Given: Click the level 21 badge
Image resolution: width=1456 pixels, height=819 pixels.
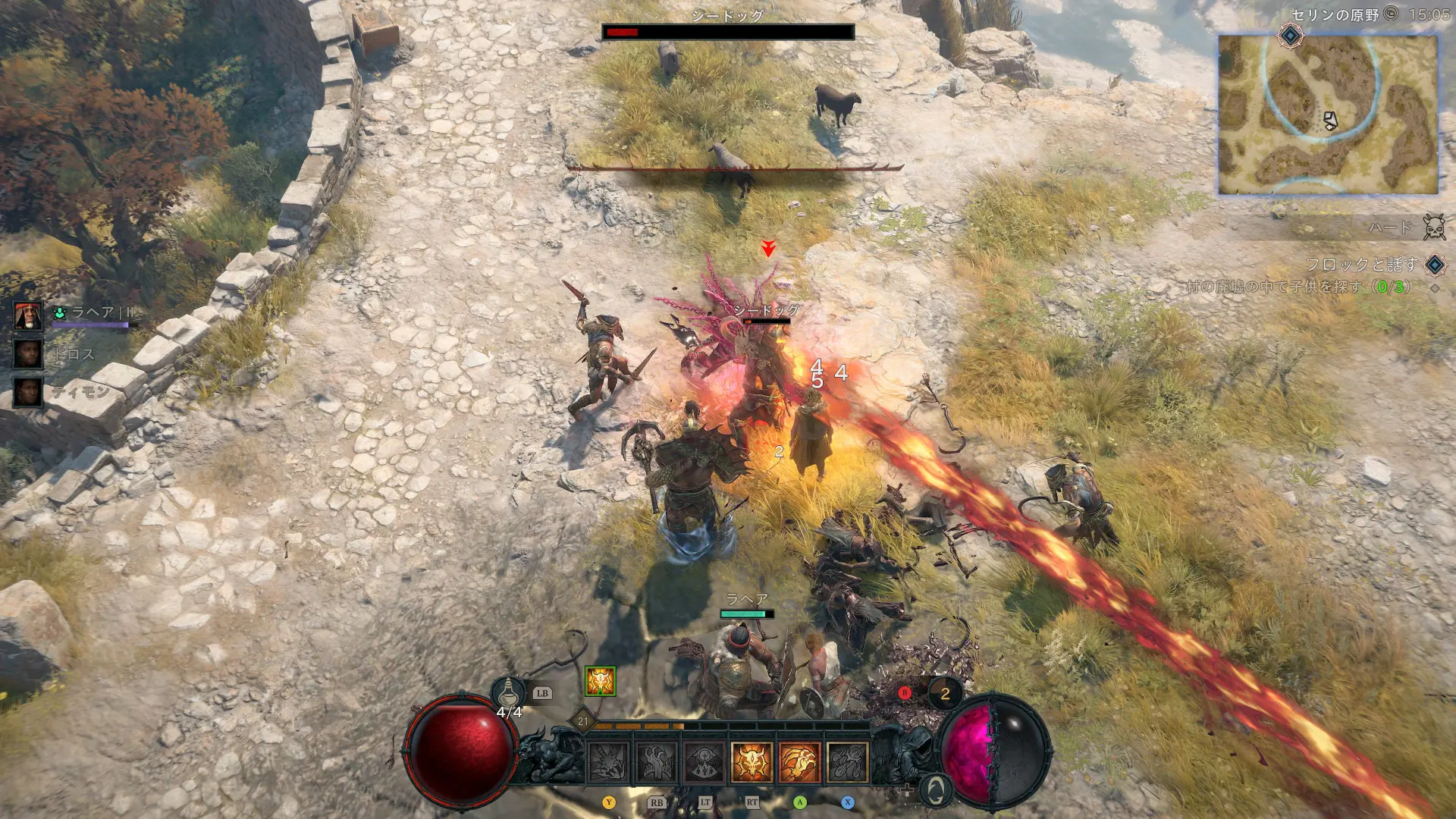Looking at the screenshot, I should coord(582,721).
